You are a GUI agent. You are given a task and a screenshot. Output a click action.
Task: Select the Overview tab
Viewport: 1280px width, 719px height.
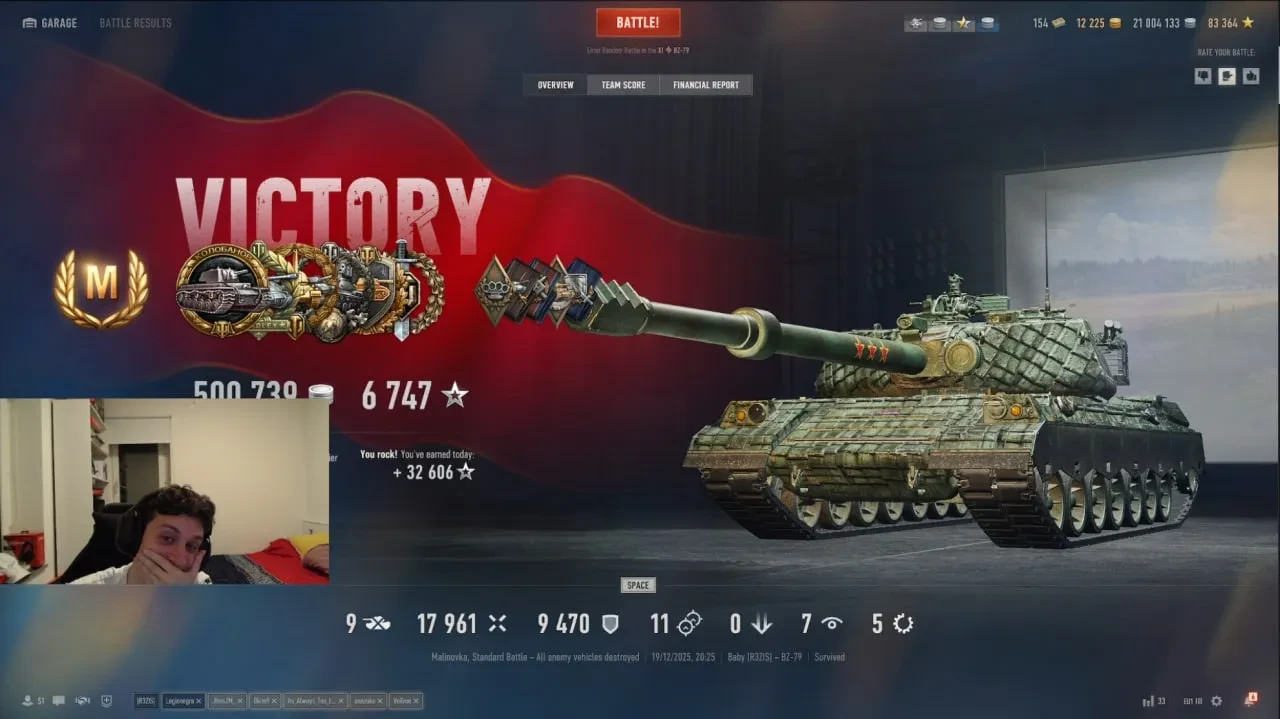[x=555, y=85]
